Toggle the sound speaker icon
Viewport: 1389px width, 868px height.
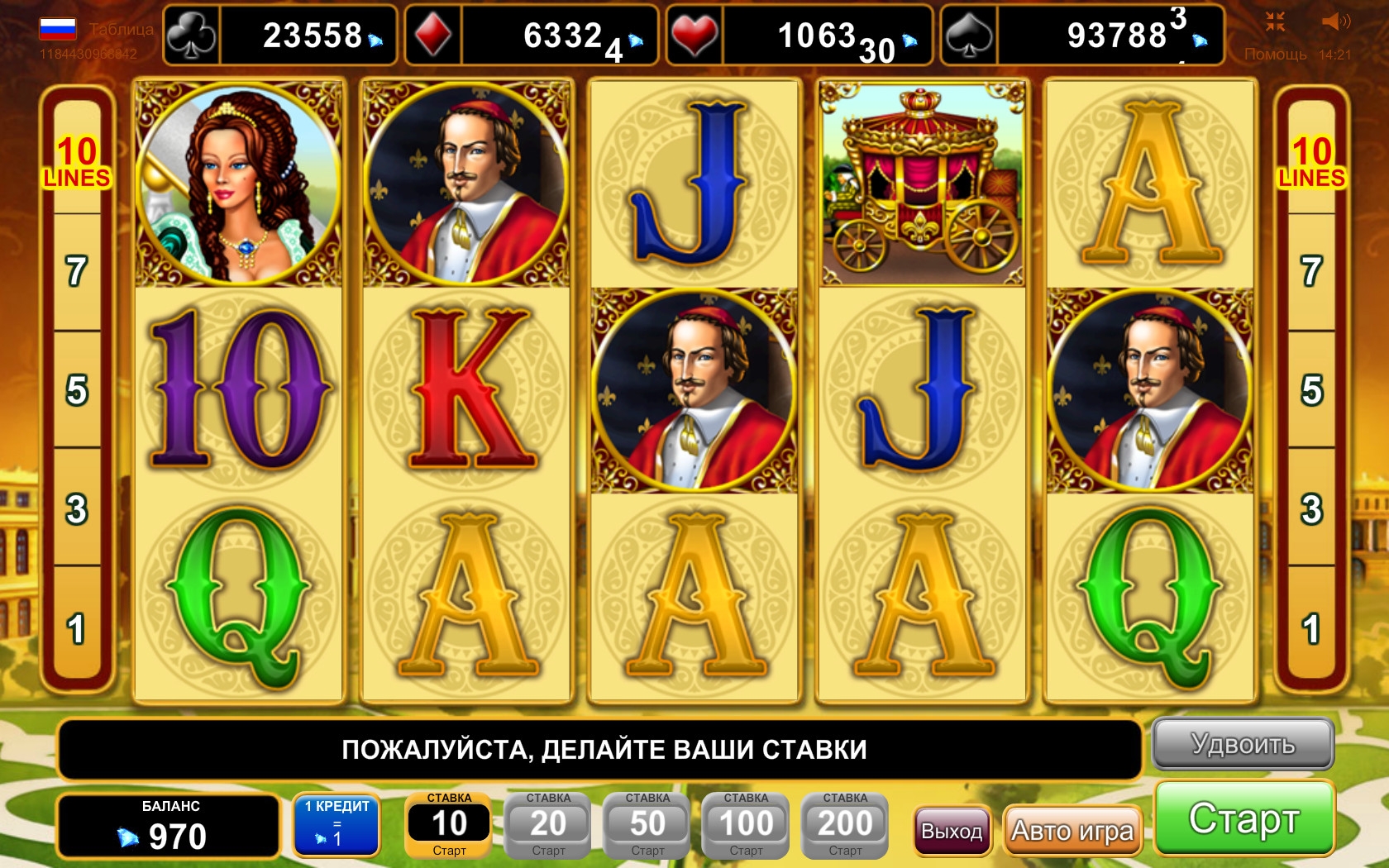(1334, 21)
